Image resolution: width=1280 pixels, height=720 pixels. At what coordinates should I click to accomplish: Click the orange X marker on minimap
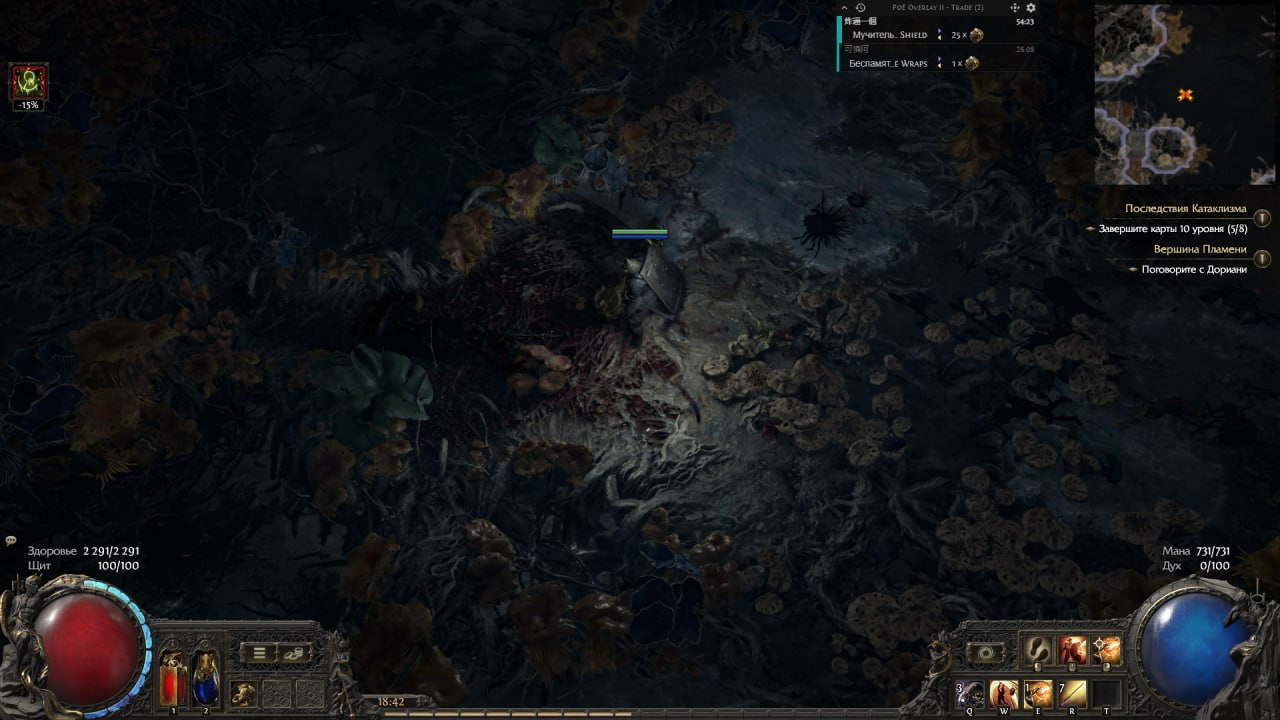tap(1183, 94)
